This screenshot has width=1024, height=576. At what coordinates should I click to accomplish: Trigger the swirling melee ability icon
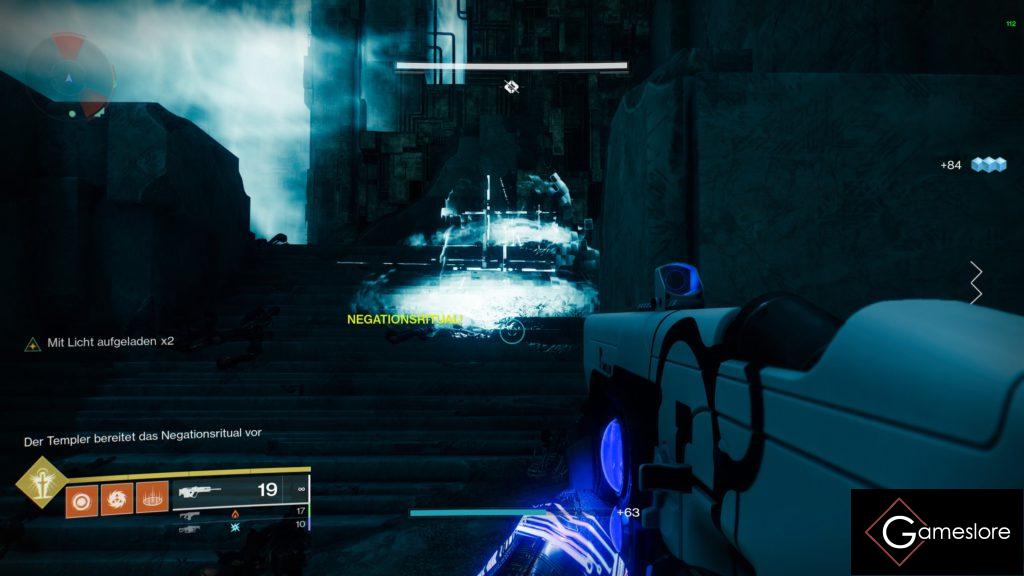point(116,497)
